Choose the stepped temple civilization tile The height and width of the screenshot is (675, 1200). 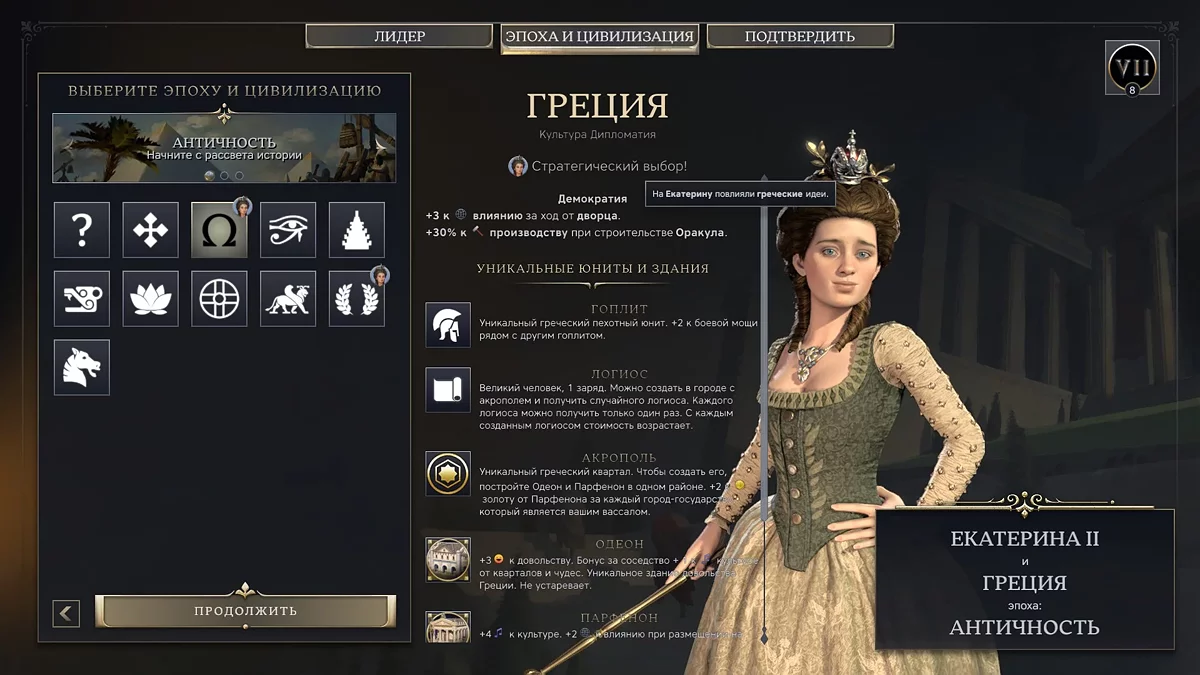click(x=357, y=230)
